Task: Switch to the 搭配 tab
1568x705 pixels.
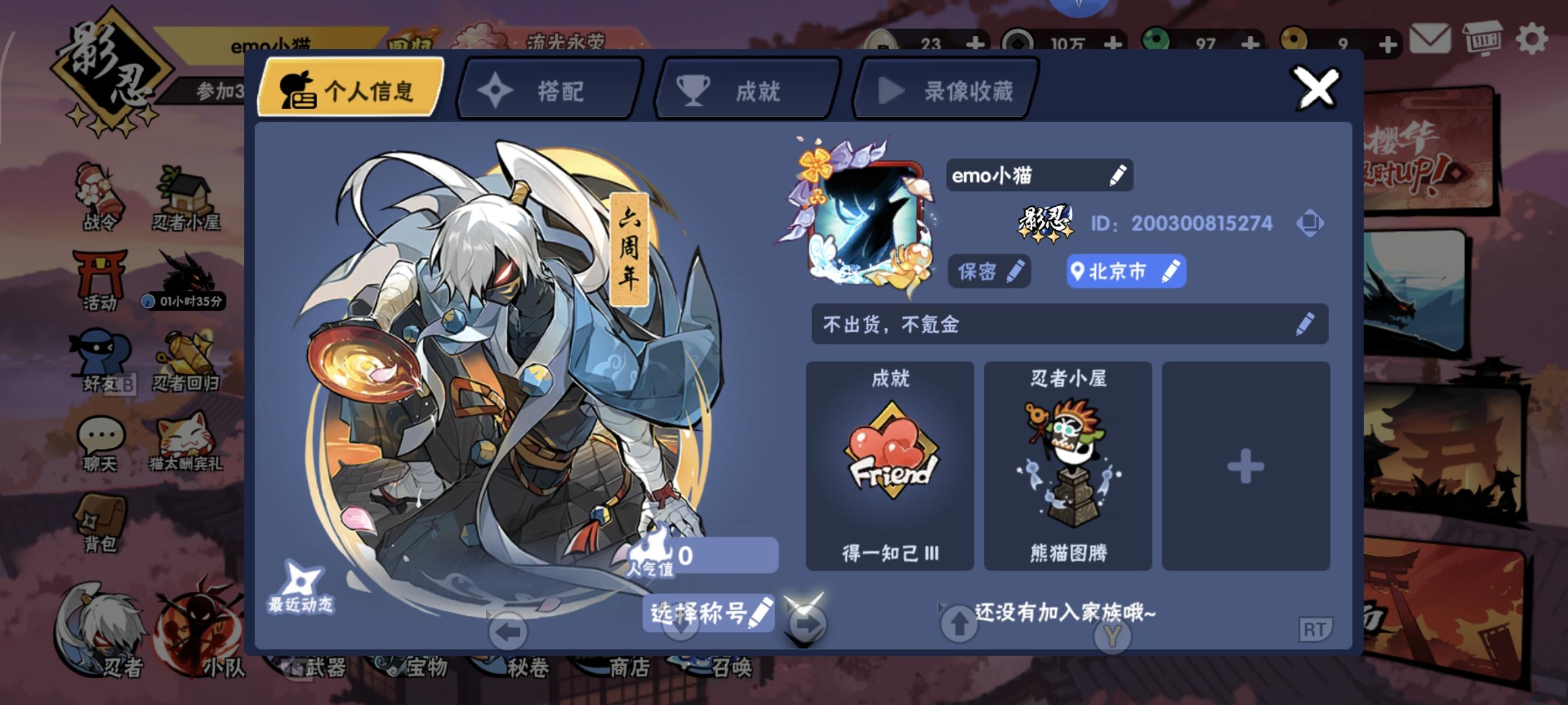Action: (x=548, y=90)
